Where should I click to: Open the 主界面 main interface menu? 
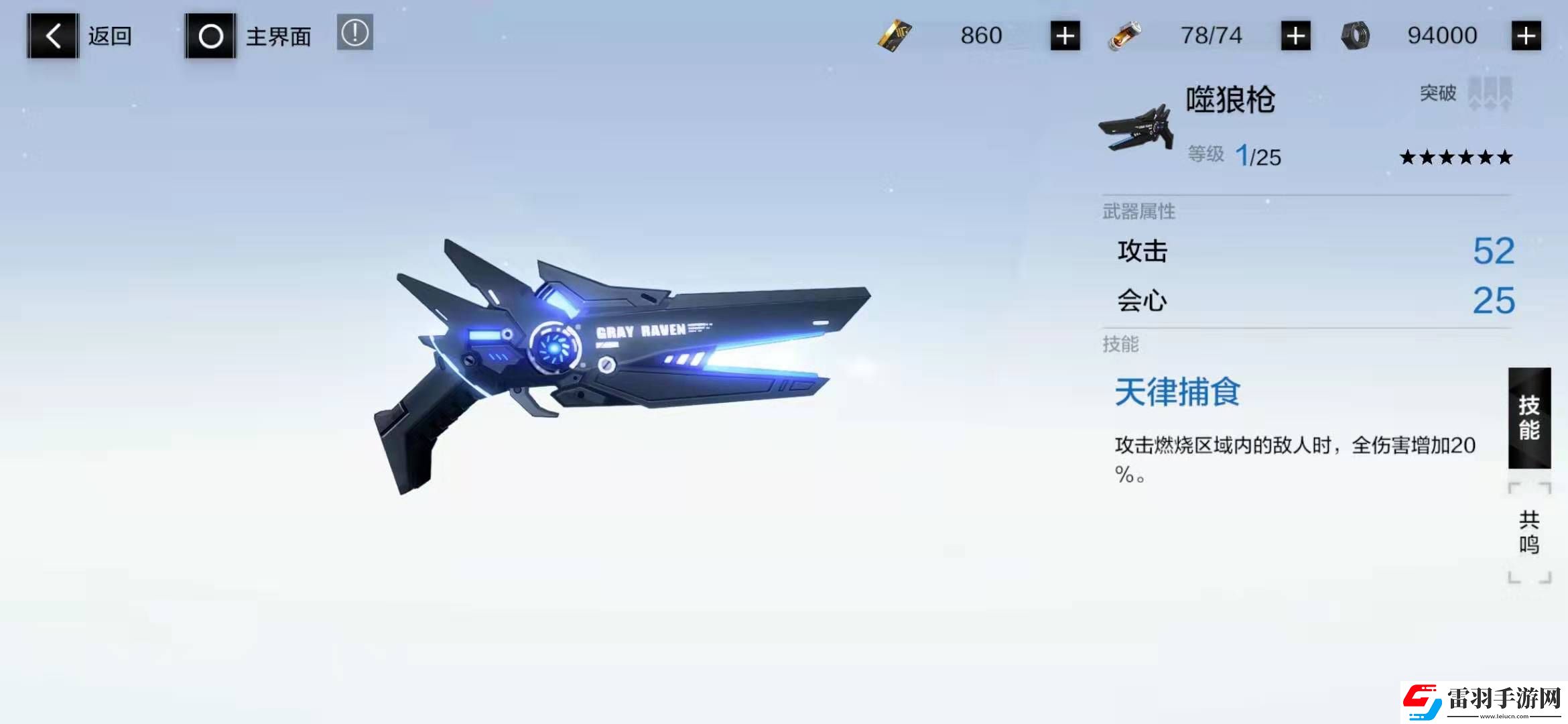pos(277,35)
